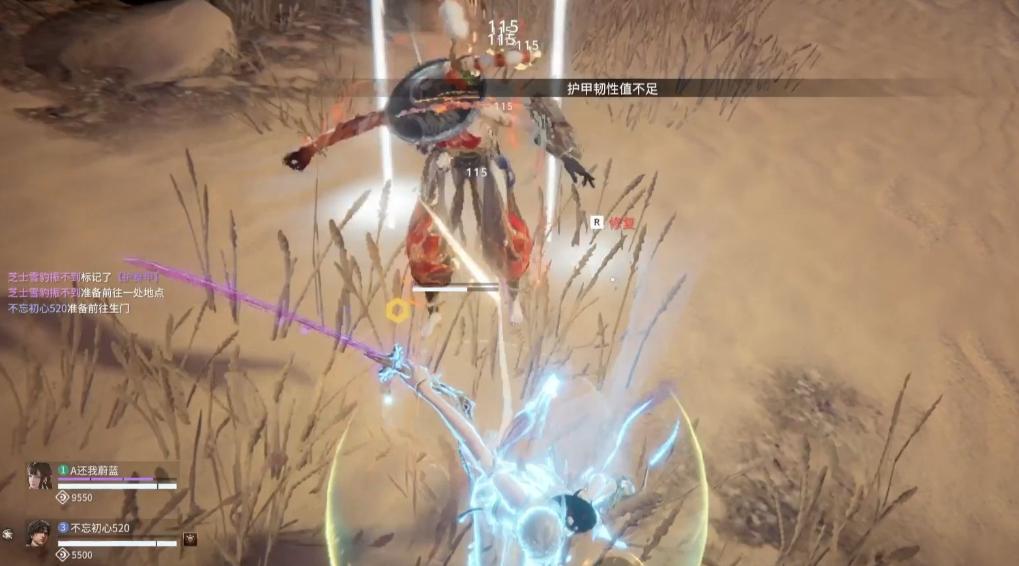Click the status icon beside 不忘初心520's health bar

click(190, 540)
